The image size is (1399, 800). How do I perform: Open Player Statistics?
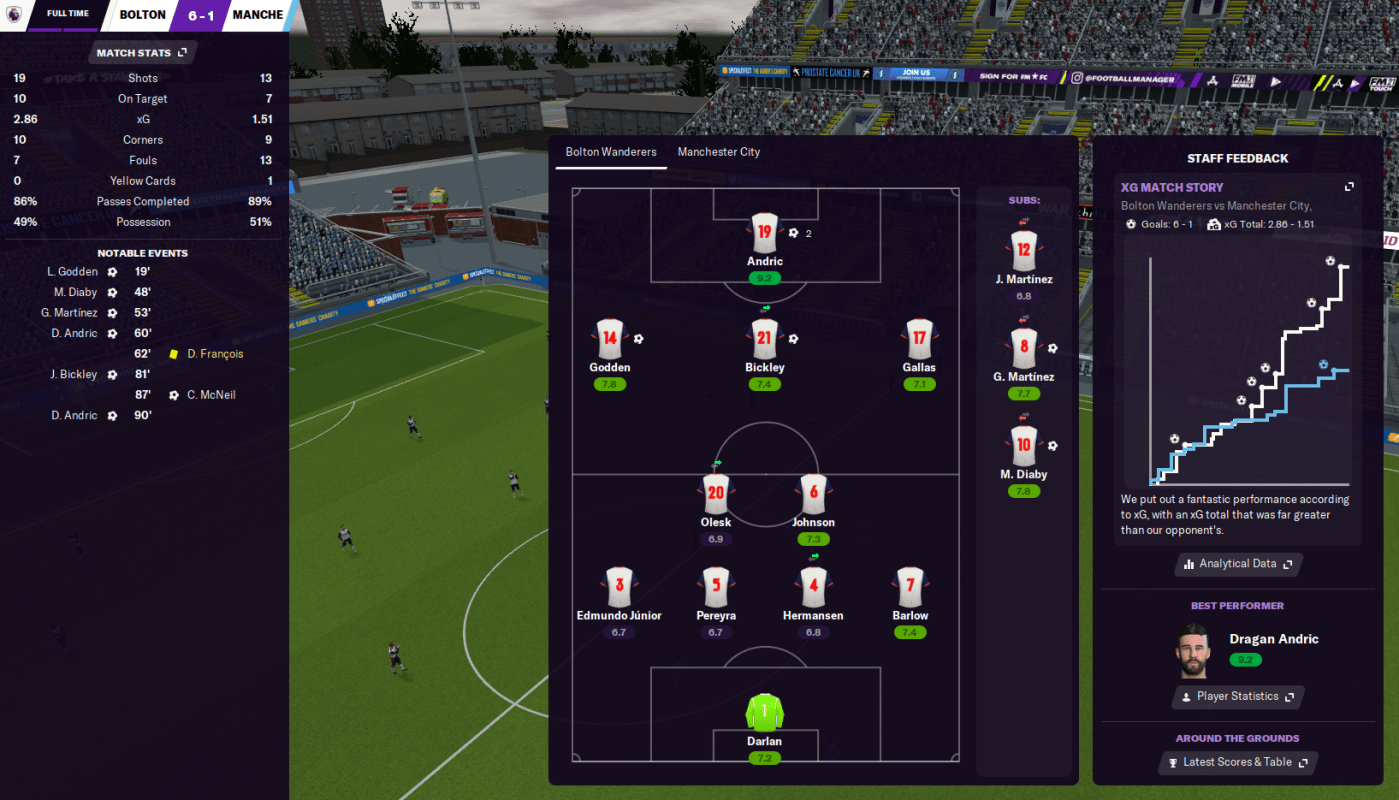[x=1238, y=697]
